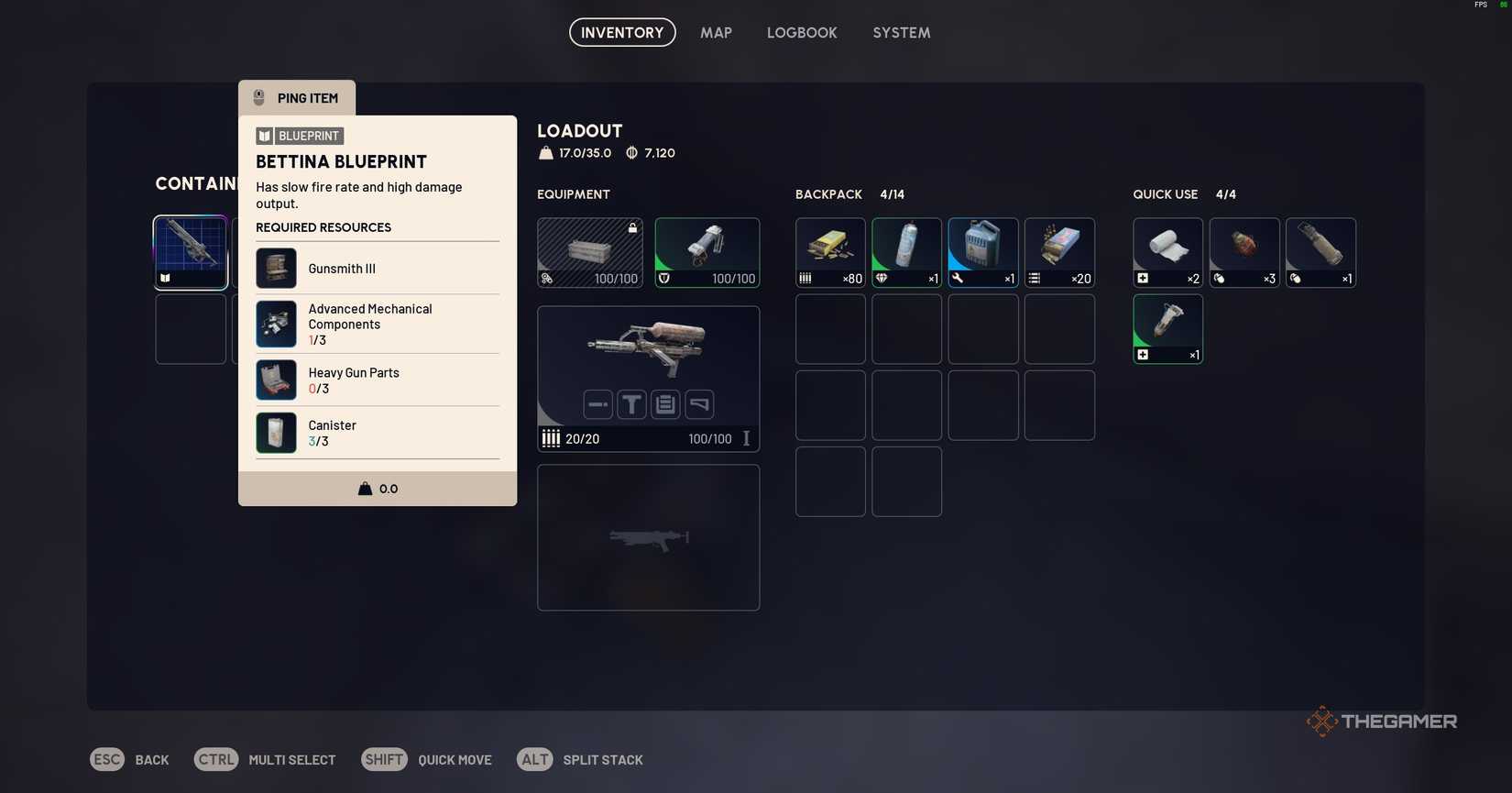Switch to the MAP tab
1512x793 pixels.
[715, 32]
